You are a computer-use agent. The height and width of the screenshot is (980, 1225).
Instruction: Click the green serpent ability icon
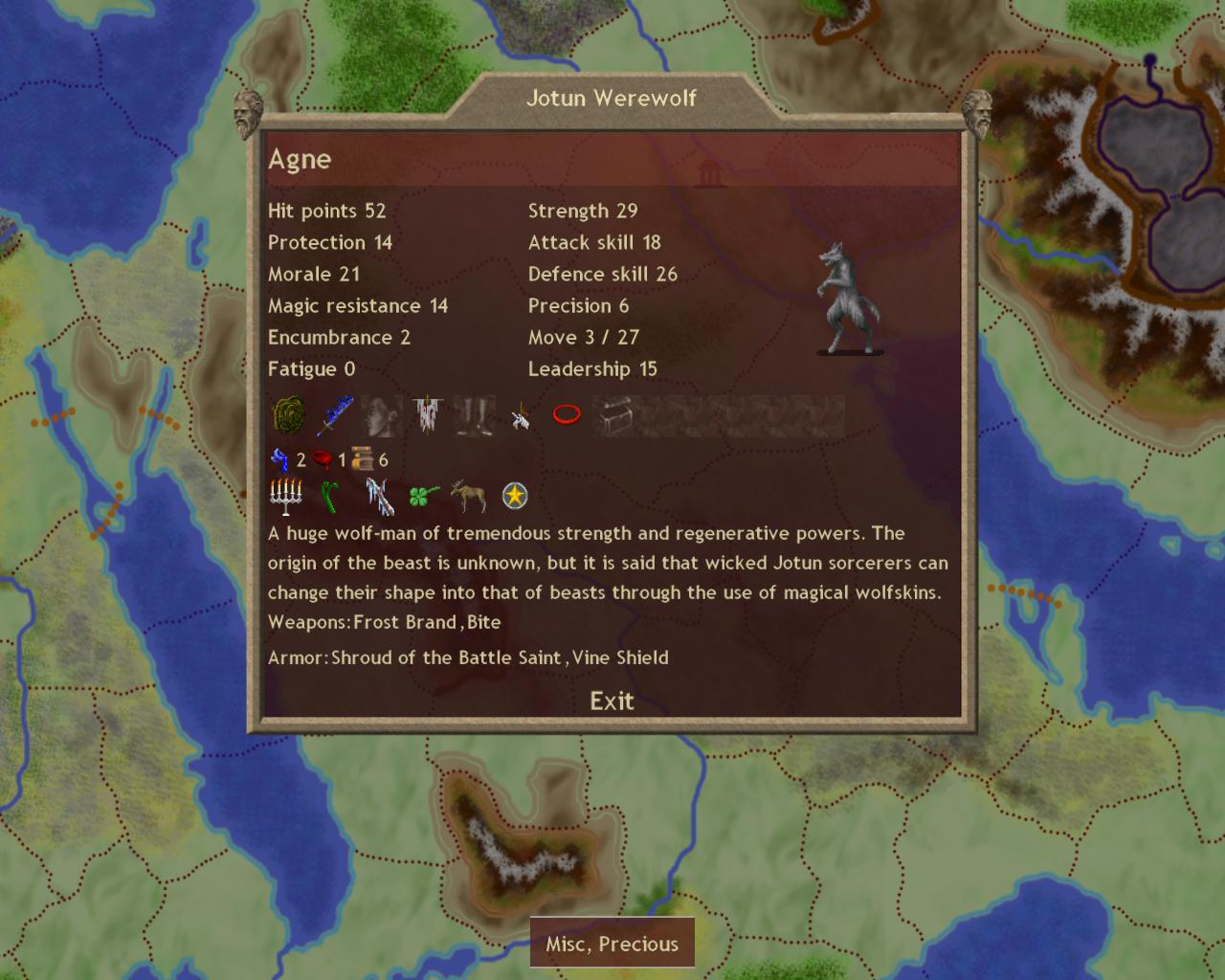coord(330,497)
